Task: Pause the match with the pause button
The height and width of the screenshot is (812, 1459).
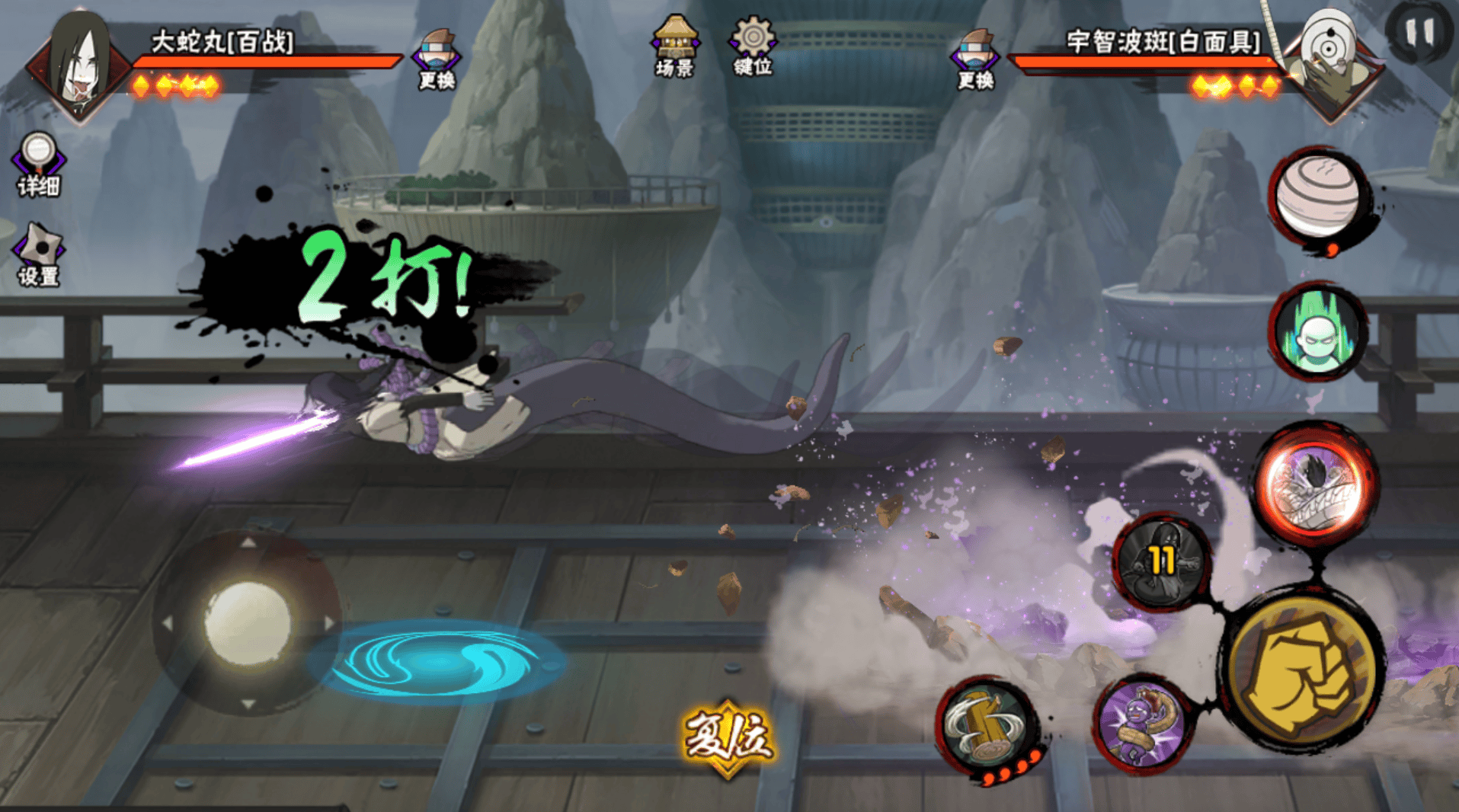Action: pyautogui.click(x=1419, y=33)
